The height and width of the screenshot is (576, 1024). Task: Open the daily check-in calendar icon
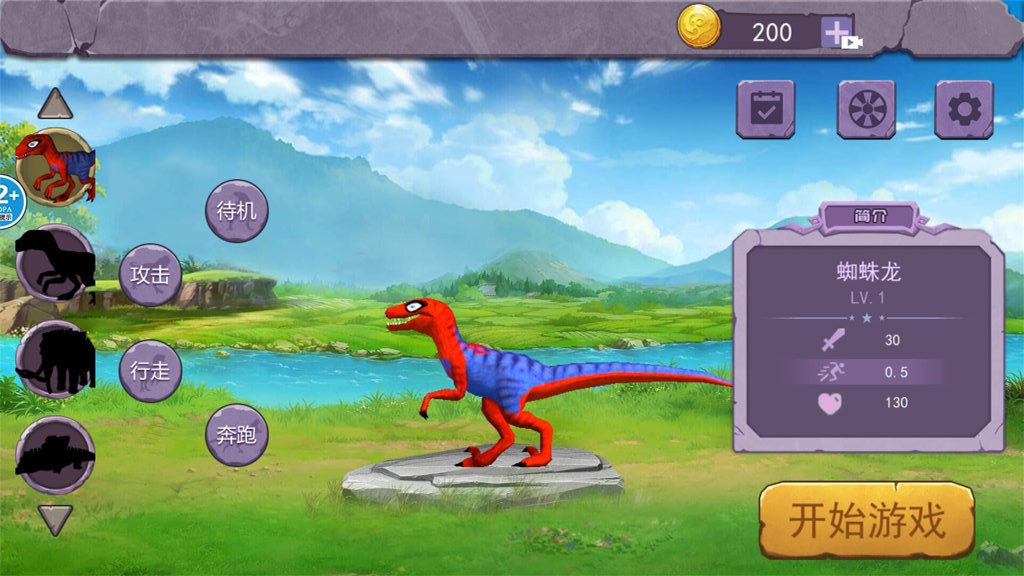[x=765, y=109]
